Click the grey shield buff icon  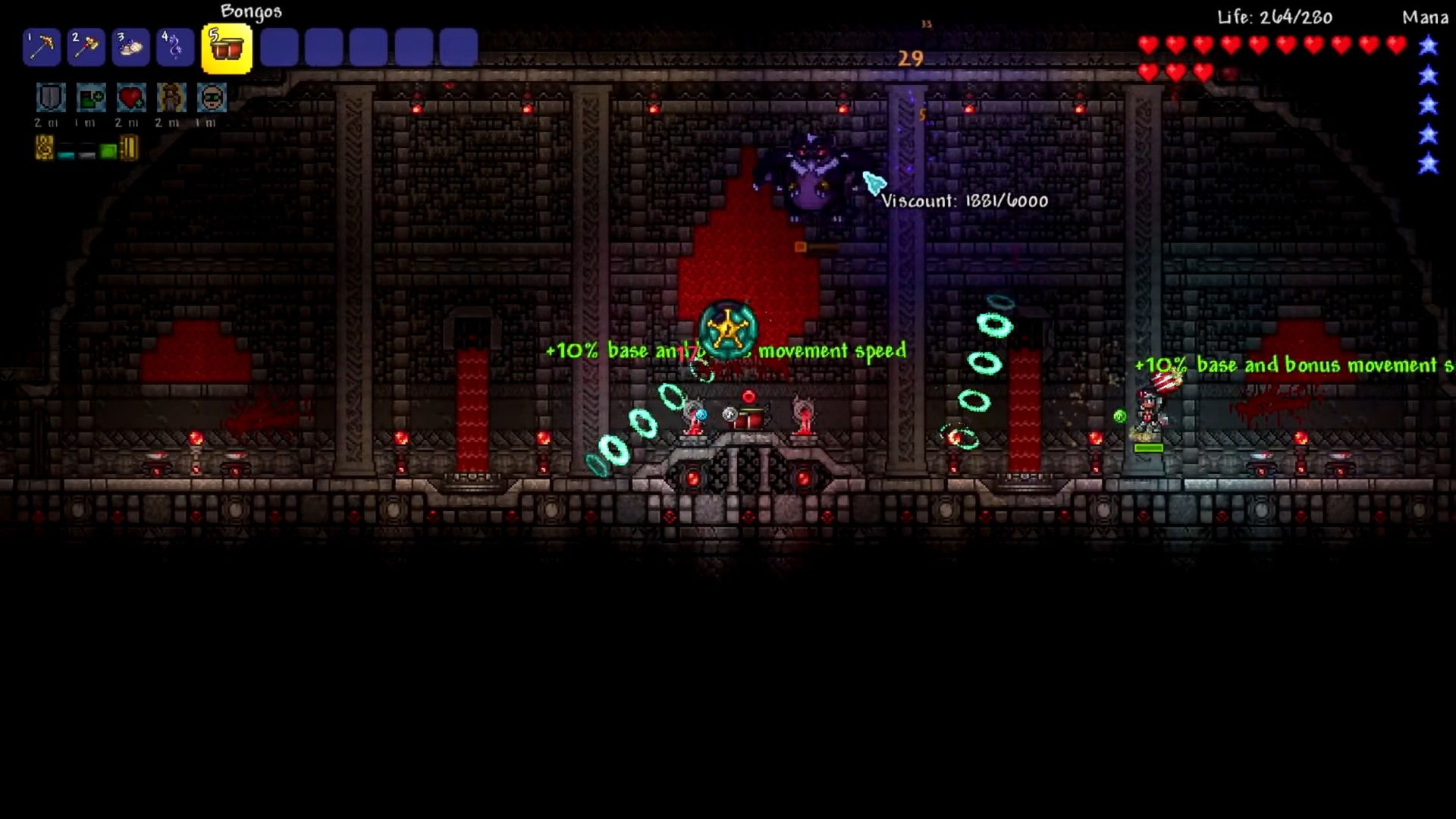pyautogui.click(x=51, y=98)
